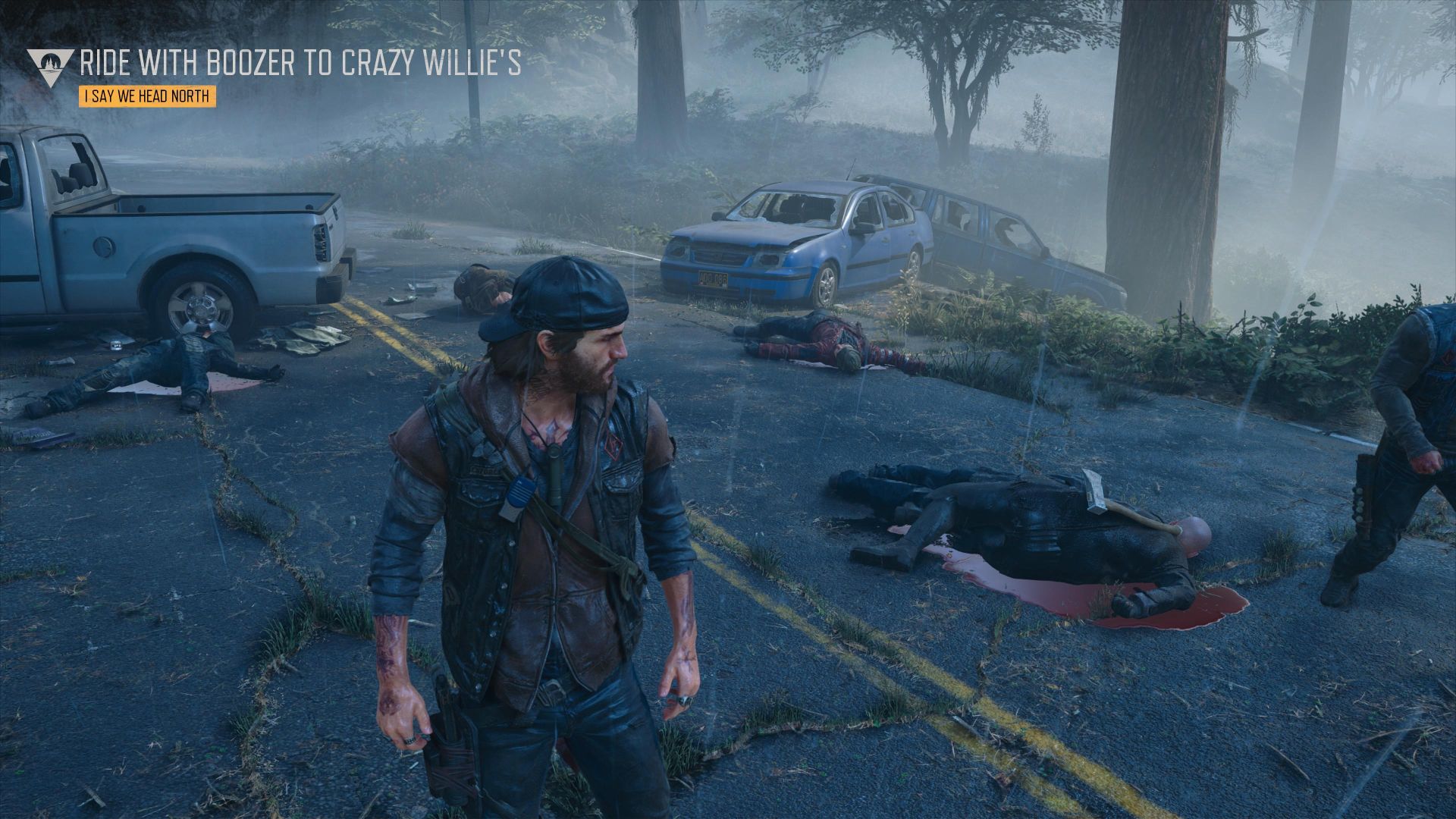Select the Ride with Boozer objective tracker
Screen dimensions: 1456x819
point(300,64)
